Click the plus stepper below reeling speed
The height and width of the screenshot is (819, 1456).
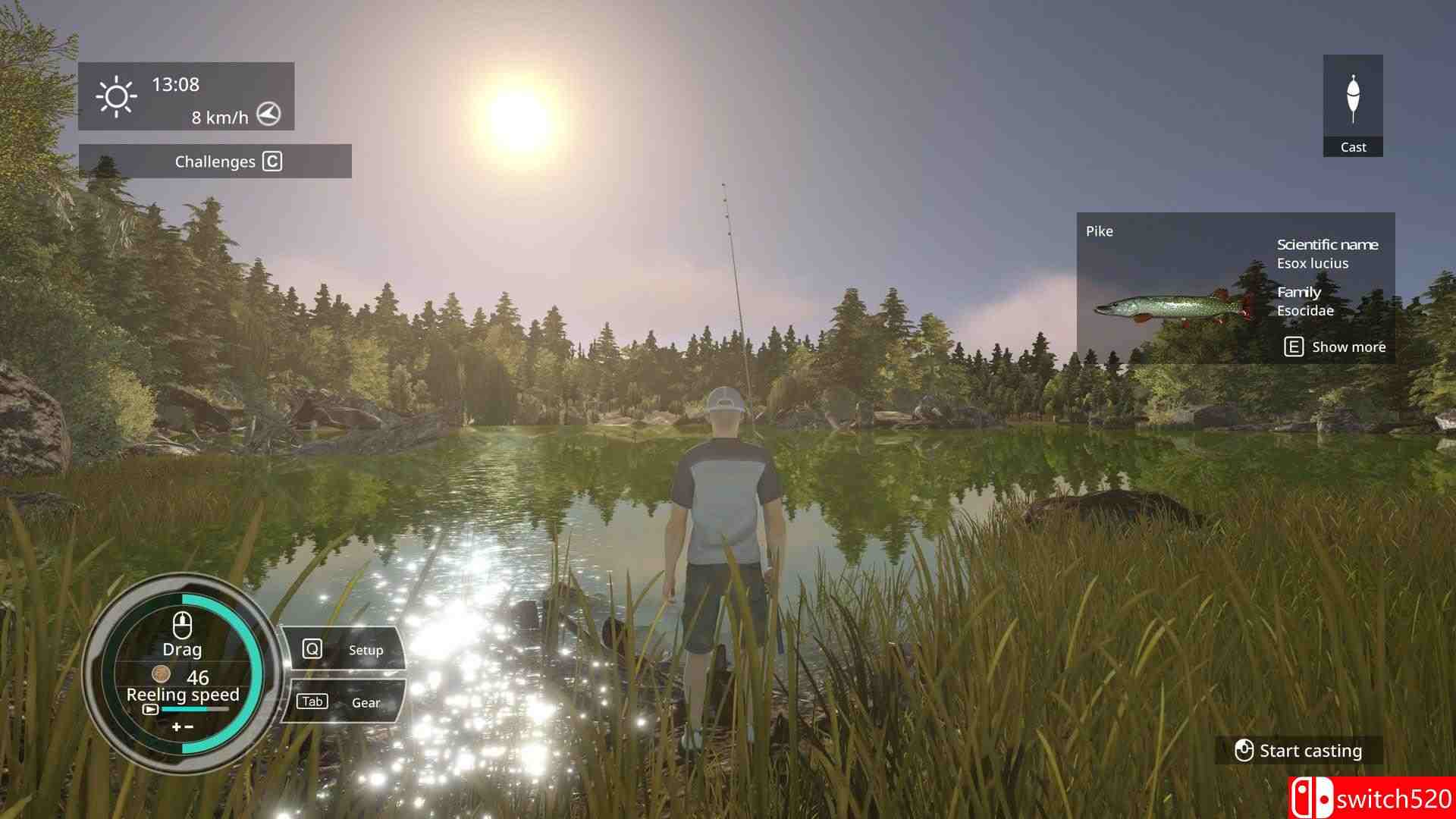click(x=176, y=726)
